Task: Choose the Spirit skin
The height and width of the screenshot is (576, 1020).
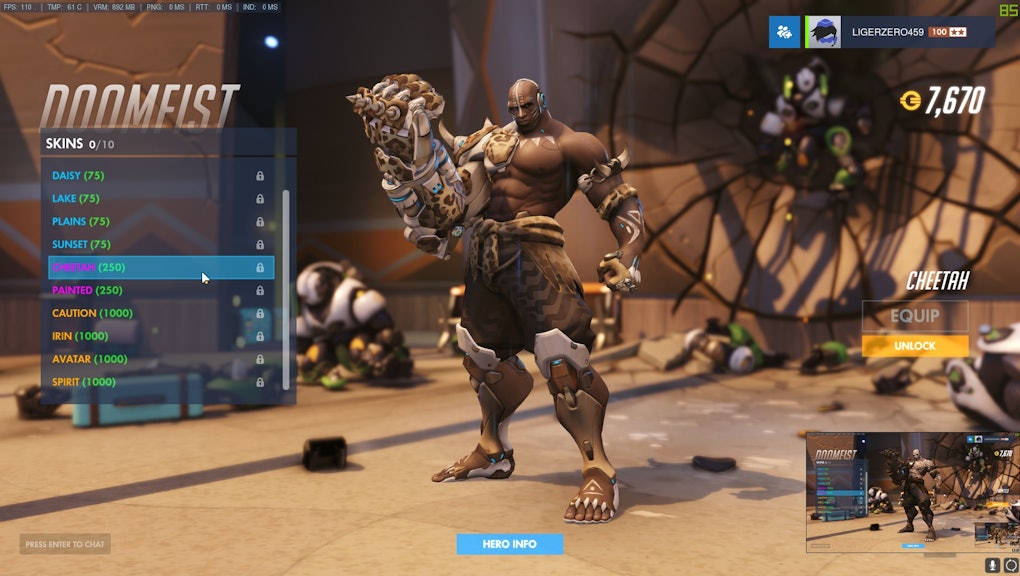Action: coord(84,383)
